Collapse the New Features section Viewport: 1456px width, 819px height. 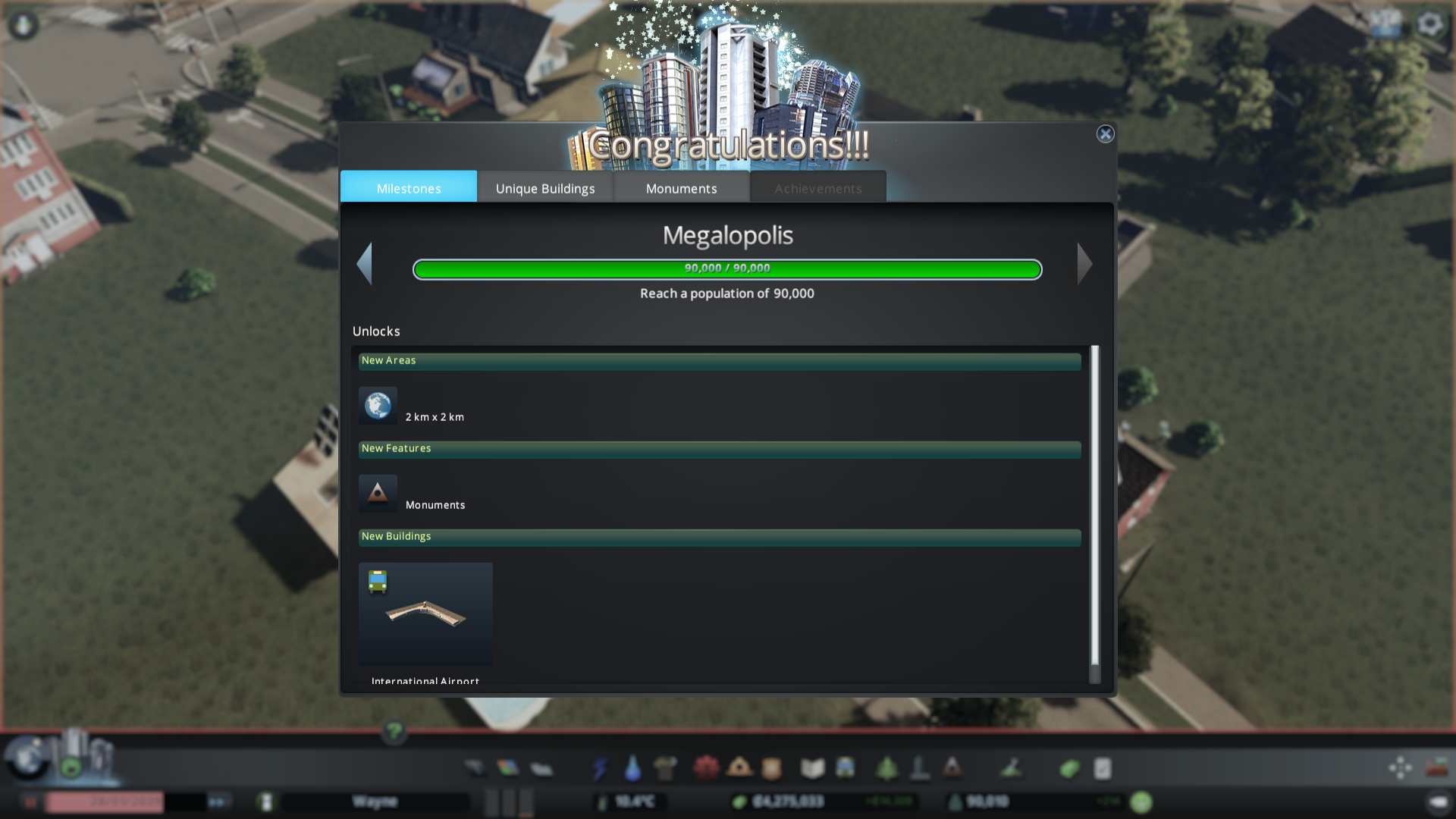(719, 449)
